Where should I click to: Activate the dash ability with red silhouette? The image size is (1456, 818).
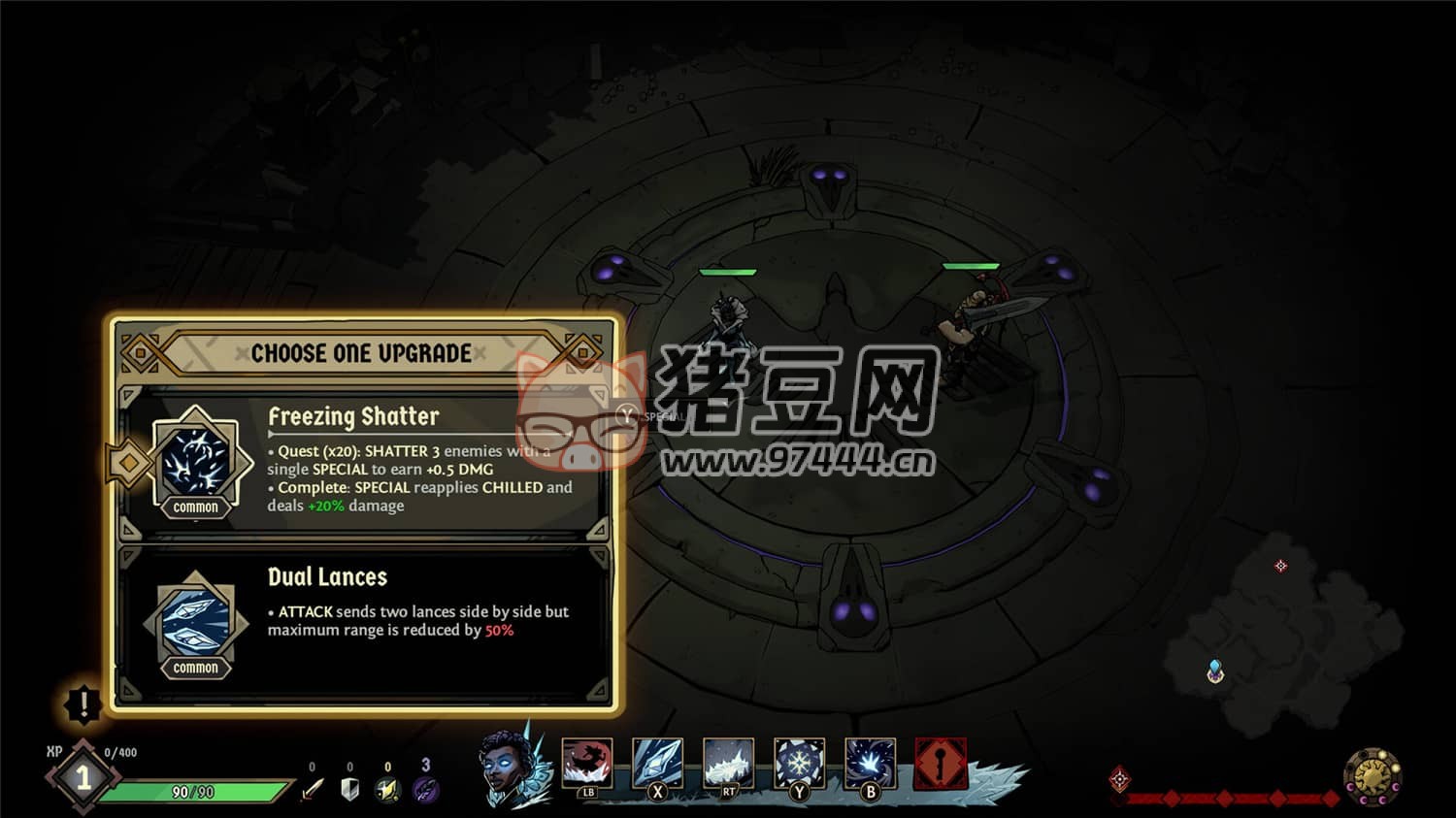587,764
